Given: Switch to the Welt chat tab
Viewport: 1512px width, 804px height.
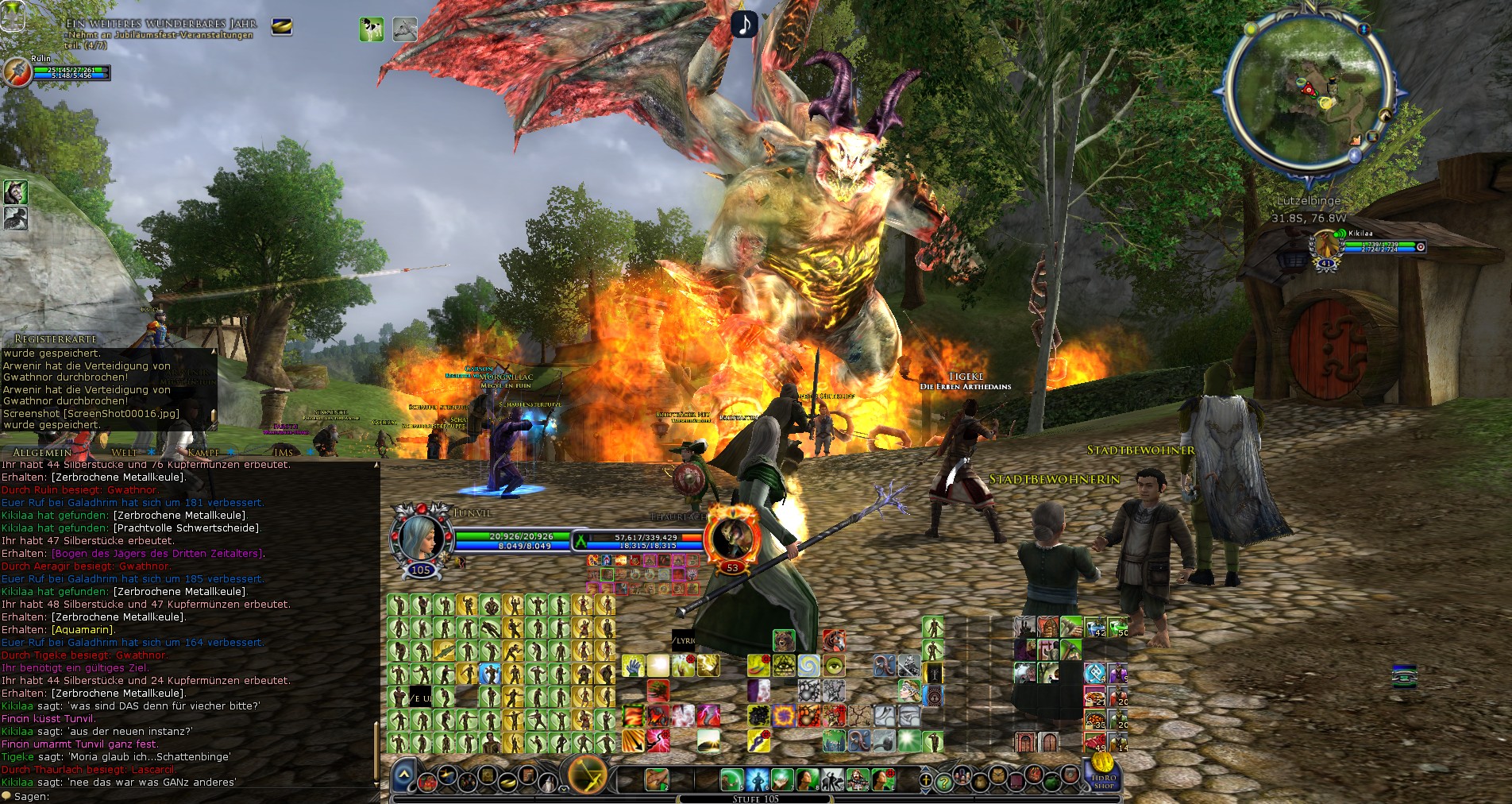Looking at the screenshot, I should (124, 453).
